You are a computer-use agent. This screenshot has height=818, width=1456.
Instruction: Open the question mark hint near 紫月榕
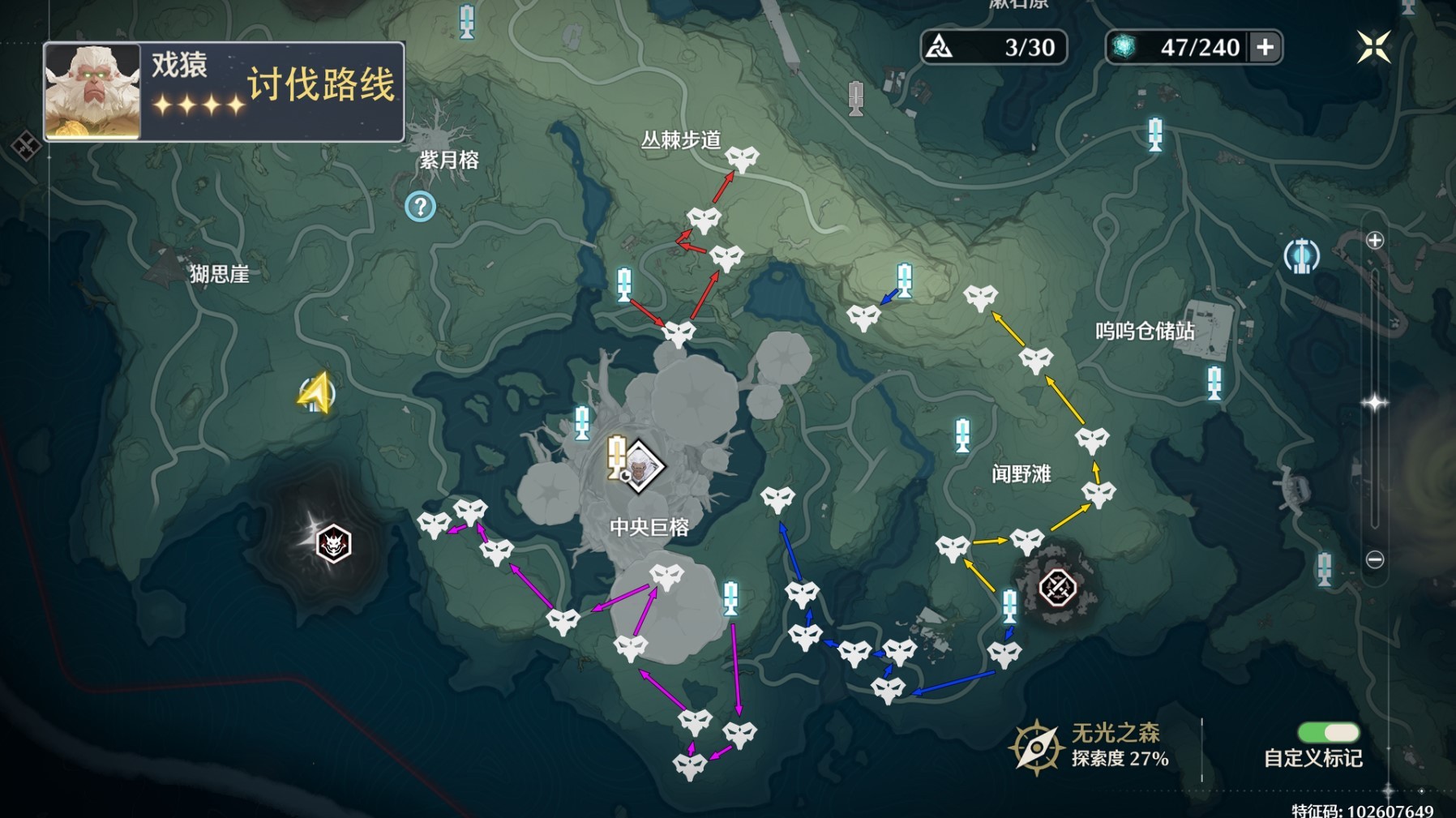click(x=421, y=206)
